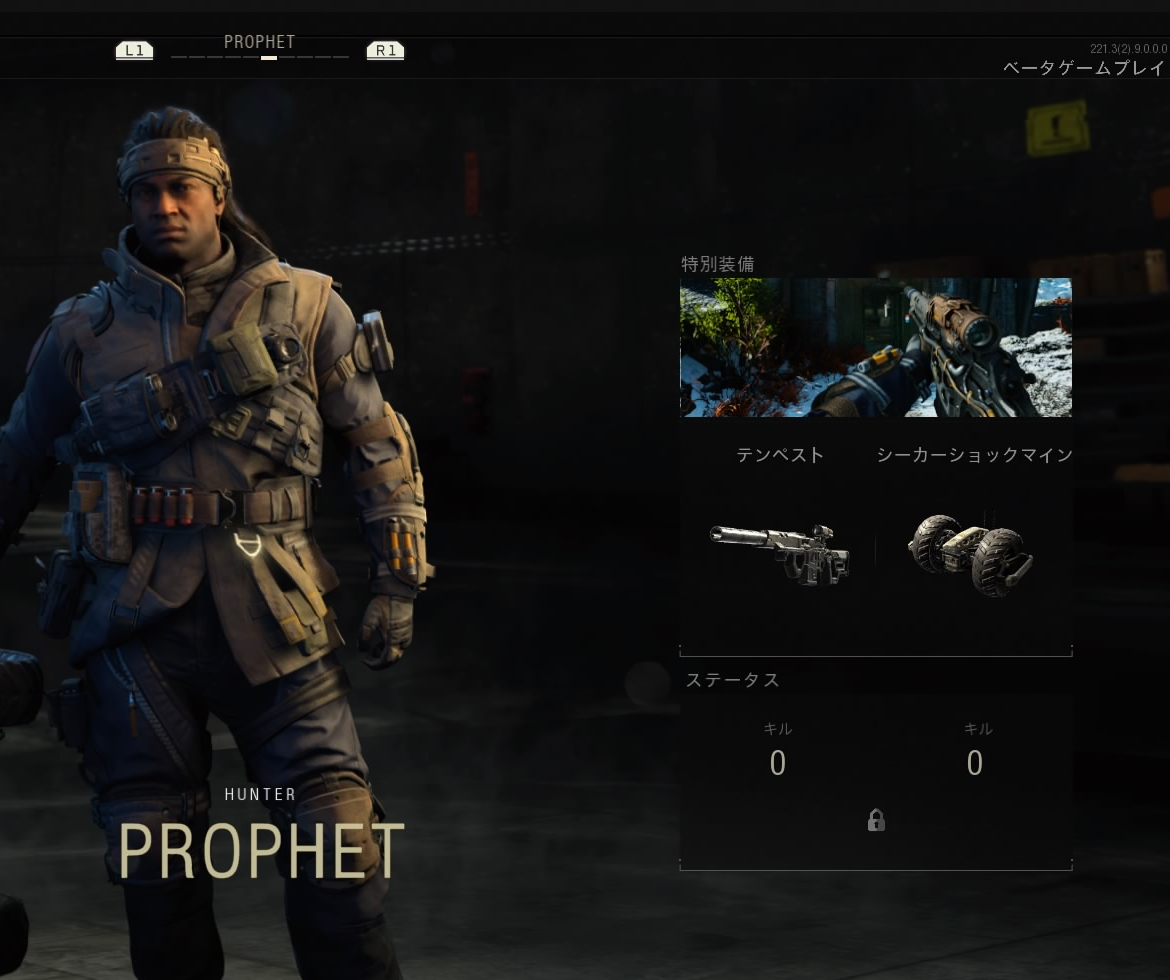Choose the Seeker Shock Mine (シーカーショックマイン) icon

[x=971, y=555]
